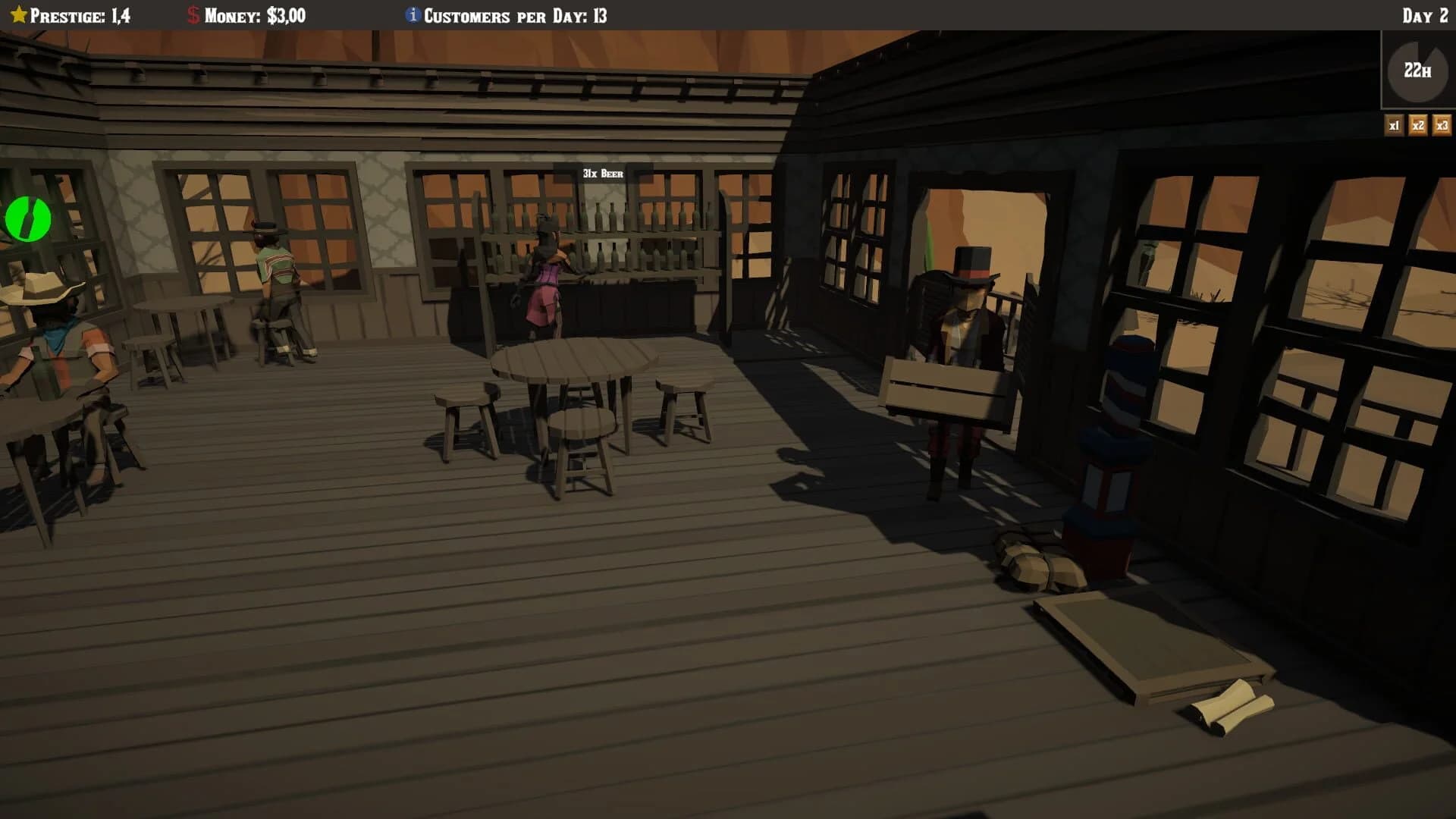Click the red dollar Money icon

pos(192,12)
